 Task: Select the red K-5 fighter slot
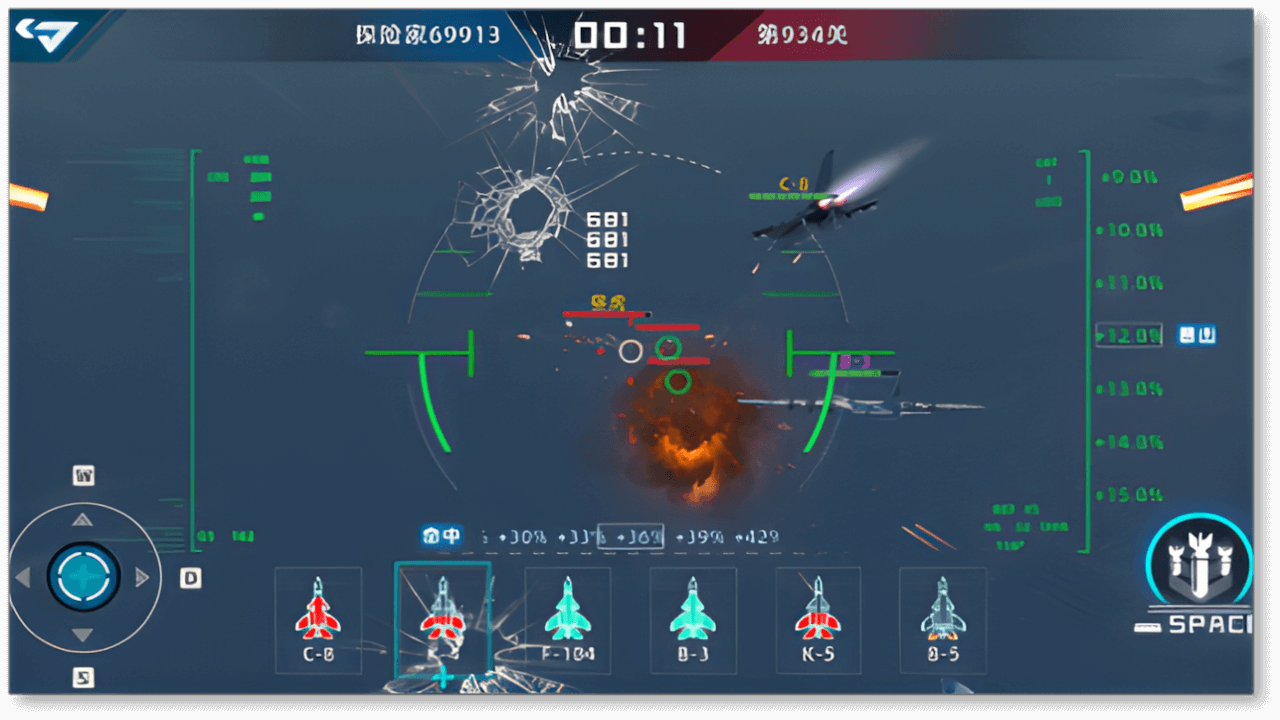click(817, 619)
